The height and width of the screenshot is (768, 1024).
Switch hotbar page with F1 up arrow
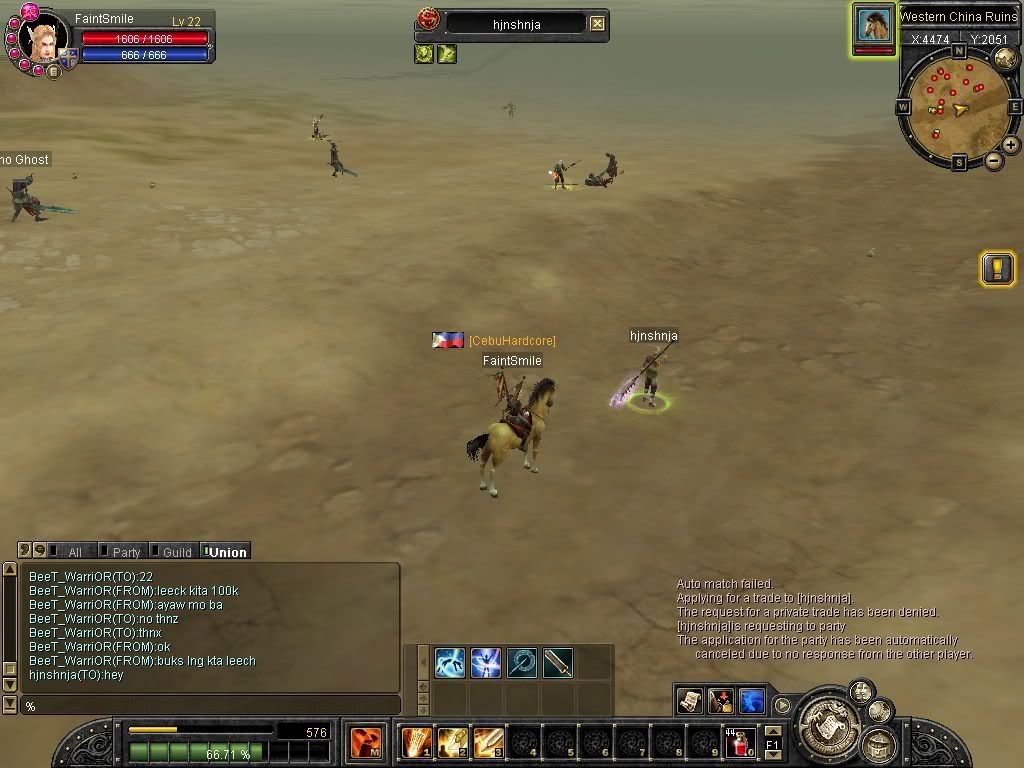pos(772,733)
